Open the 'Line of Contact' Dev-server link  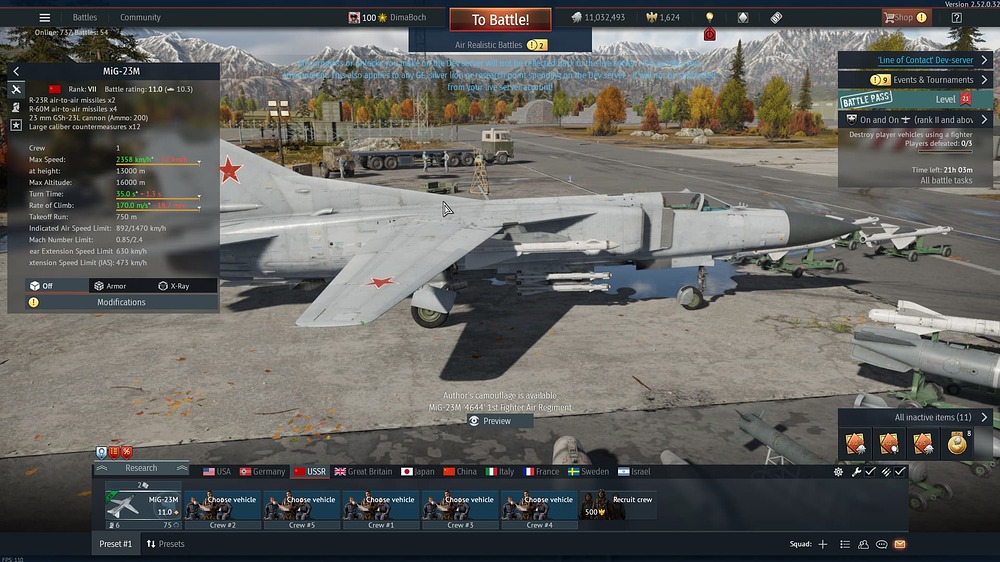918,61
